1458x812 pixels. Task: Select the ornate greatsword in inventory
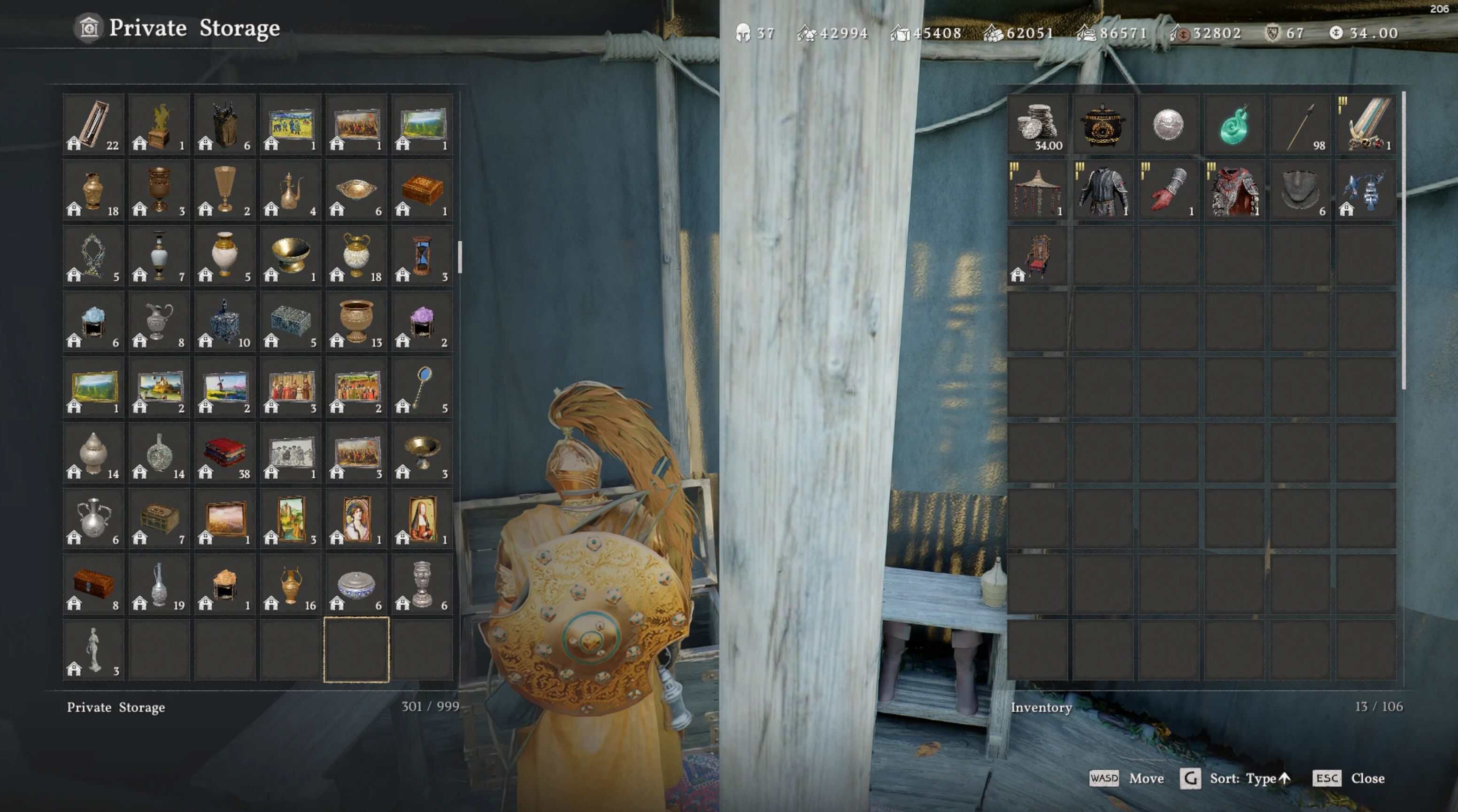(1365, 123)
